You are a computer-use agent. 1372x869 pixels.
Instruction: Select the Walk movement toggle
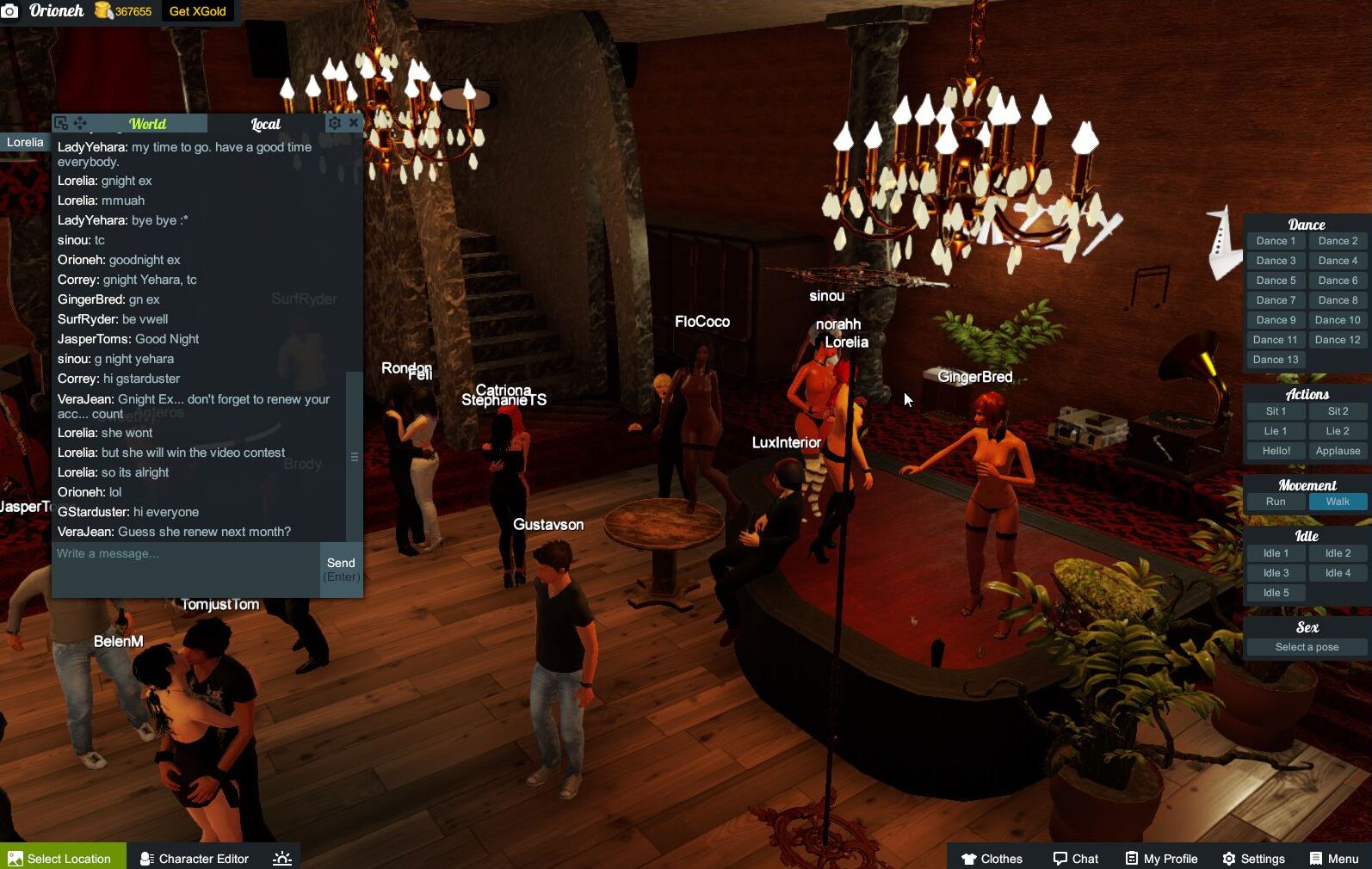[1337, 502]
